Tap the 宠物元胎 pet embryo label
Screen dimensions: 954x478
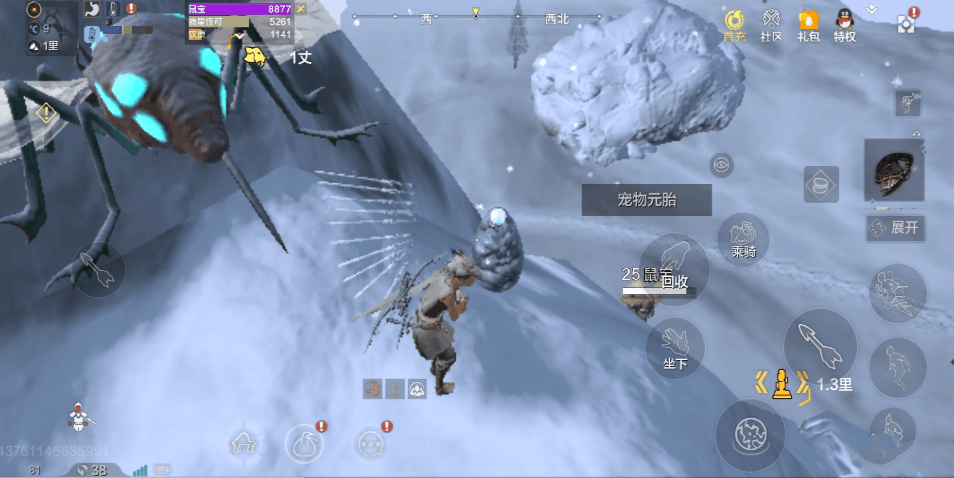(x=646, y=199)
